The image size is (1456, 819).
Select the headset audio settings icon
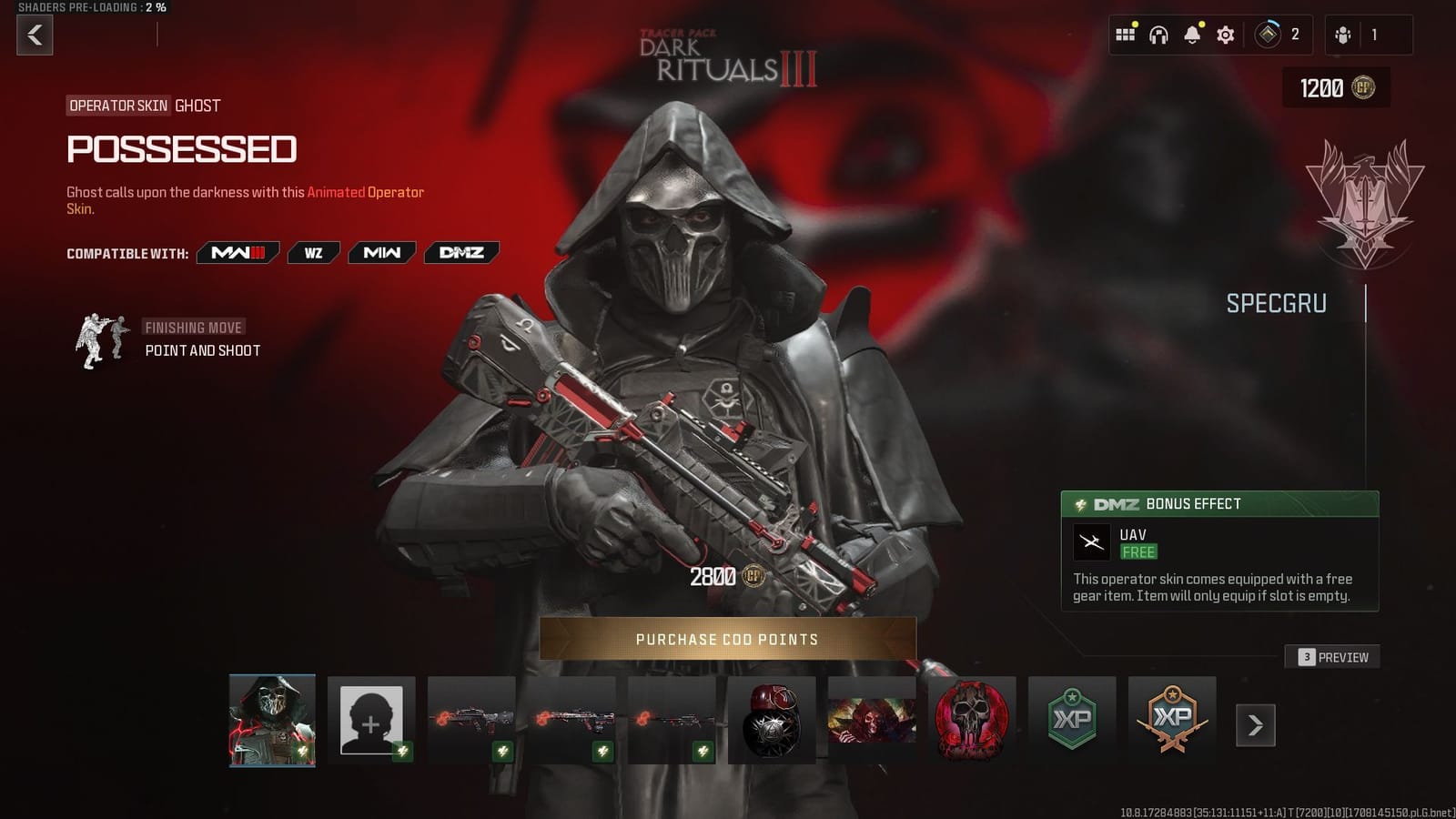[x=1158, y=34]
